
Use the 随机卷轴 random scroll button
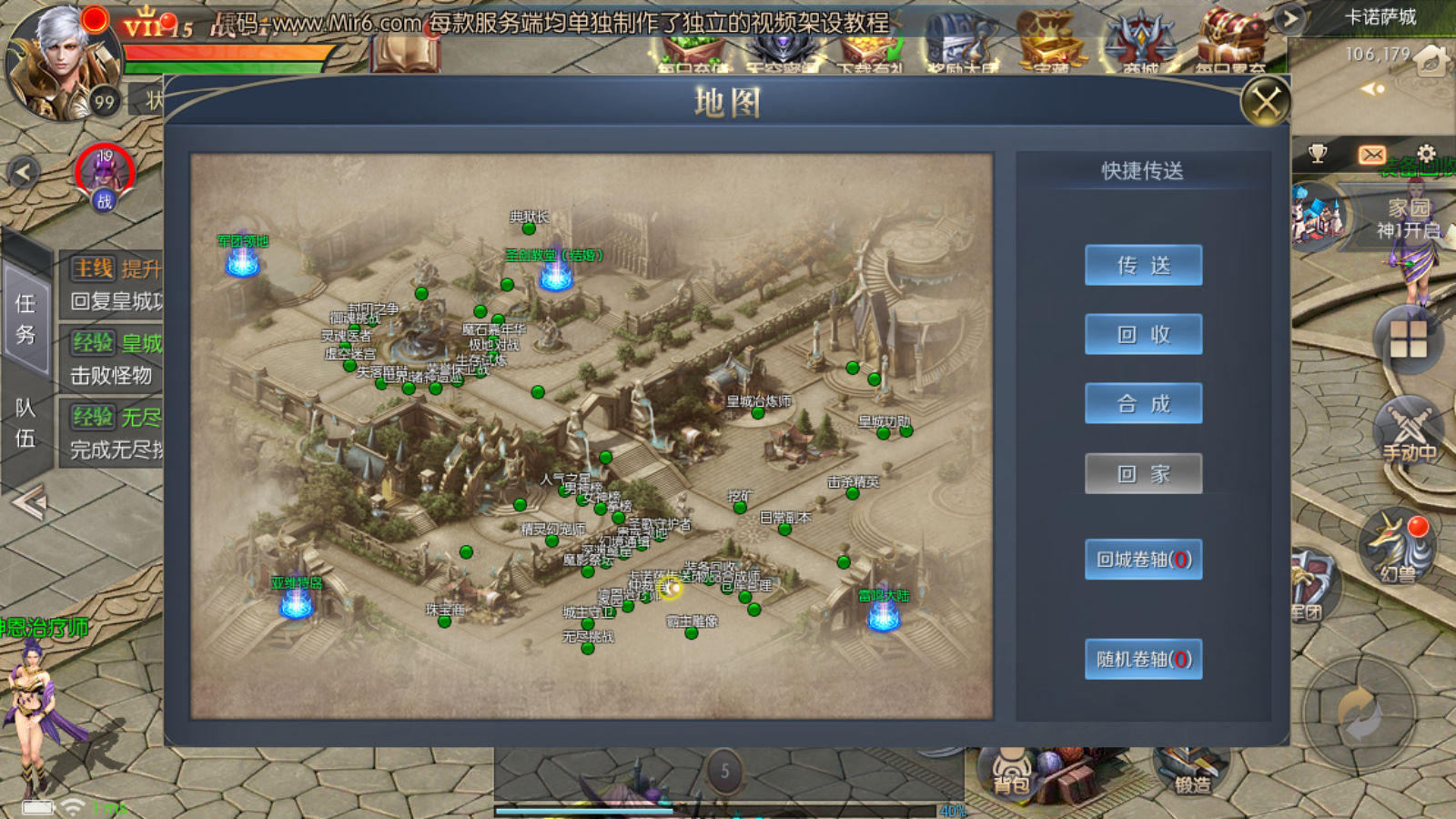point(1143,659)
